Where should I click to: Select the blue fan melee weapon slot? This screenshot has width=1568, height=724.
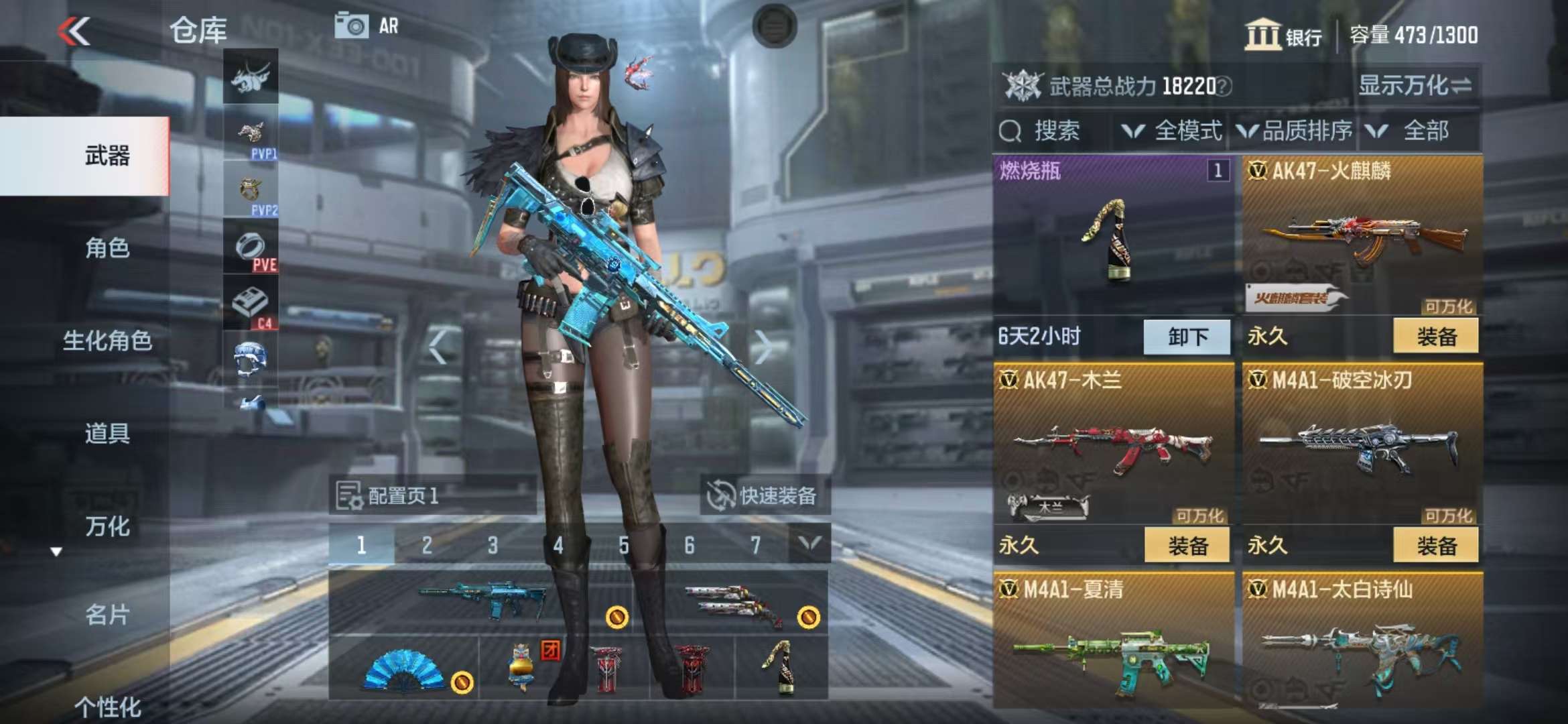click(404, 668)
